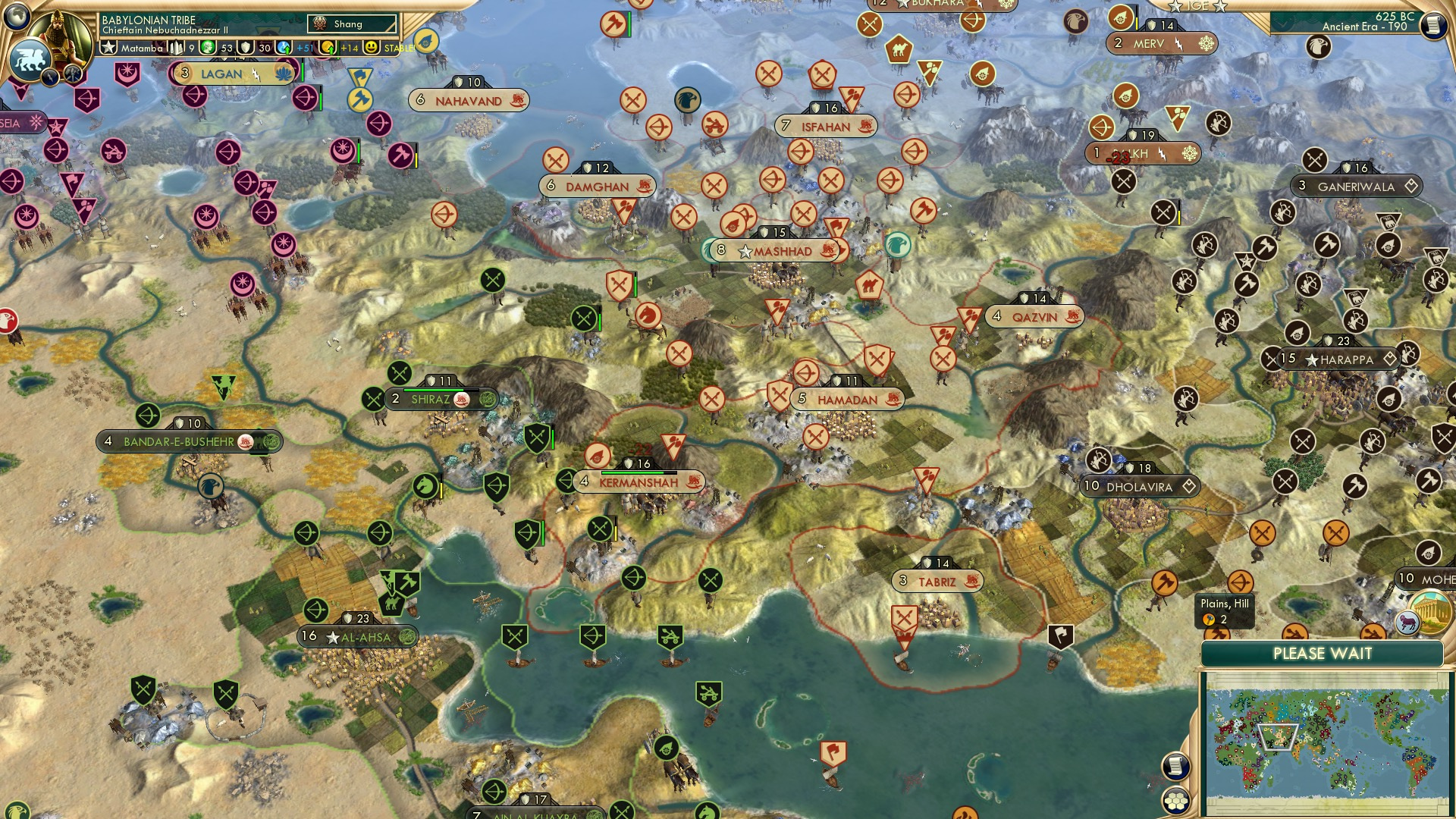
Task: Click the lightning bolt icon under the lion emblem
Action: [50, 78]
